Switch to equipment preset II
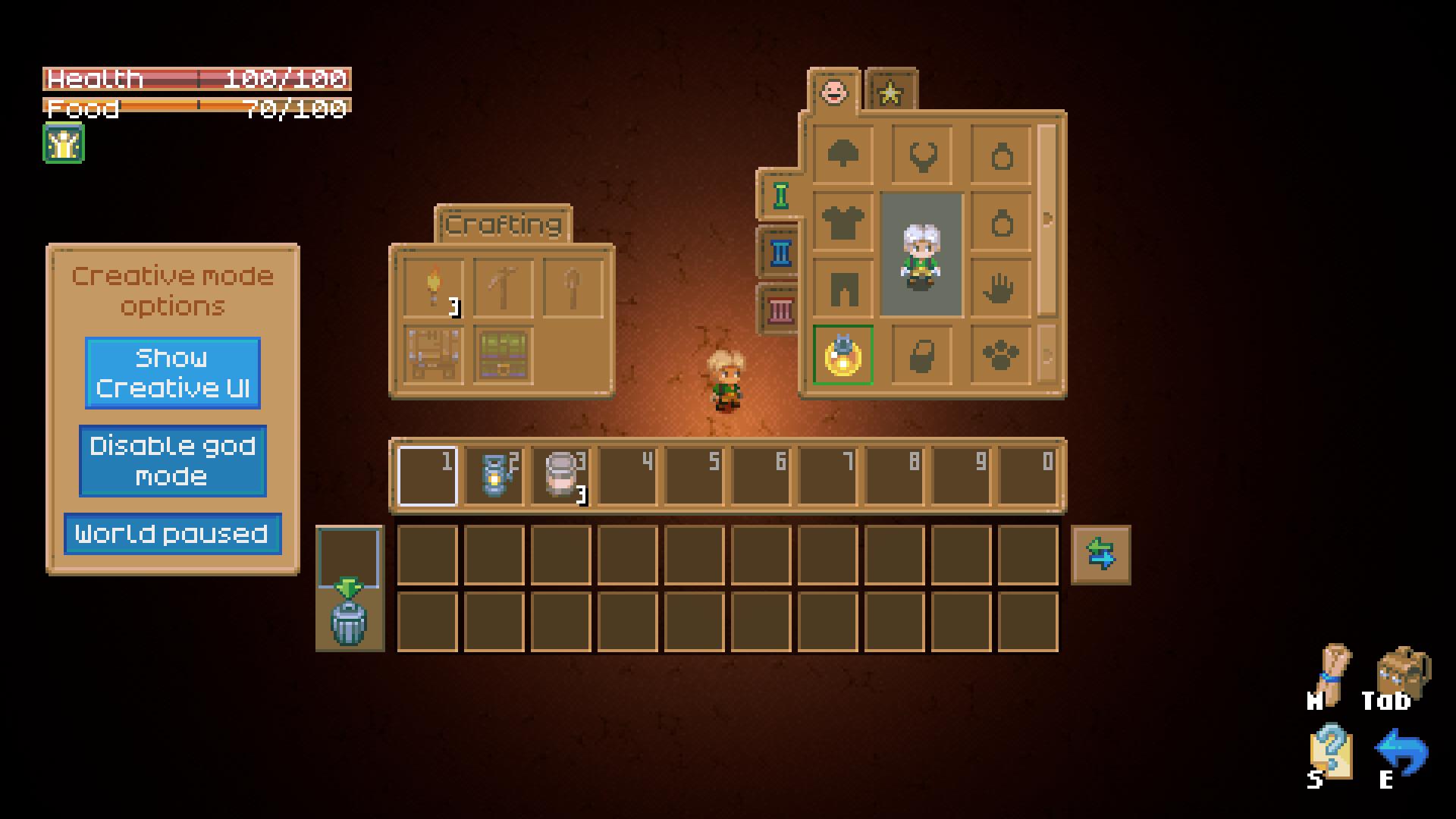 780,253
